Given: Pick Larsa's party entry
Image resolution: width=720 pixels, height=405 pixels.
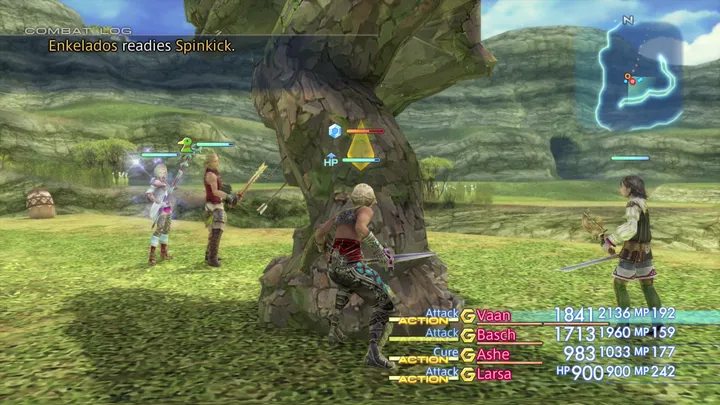Looking at the screenshot, I should 495,373.
